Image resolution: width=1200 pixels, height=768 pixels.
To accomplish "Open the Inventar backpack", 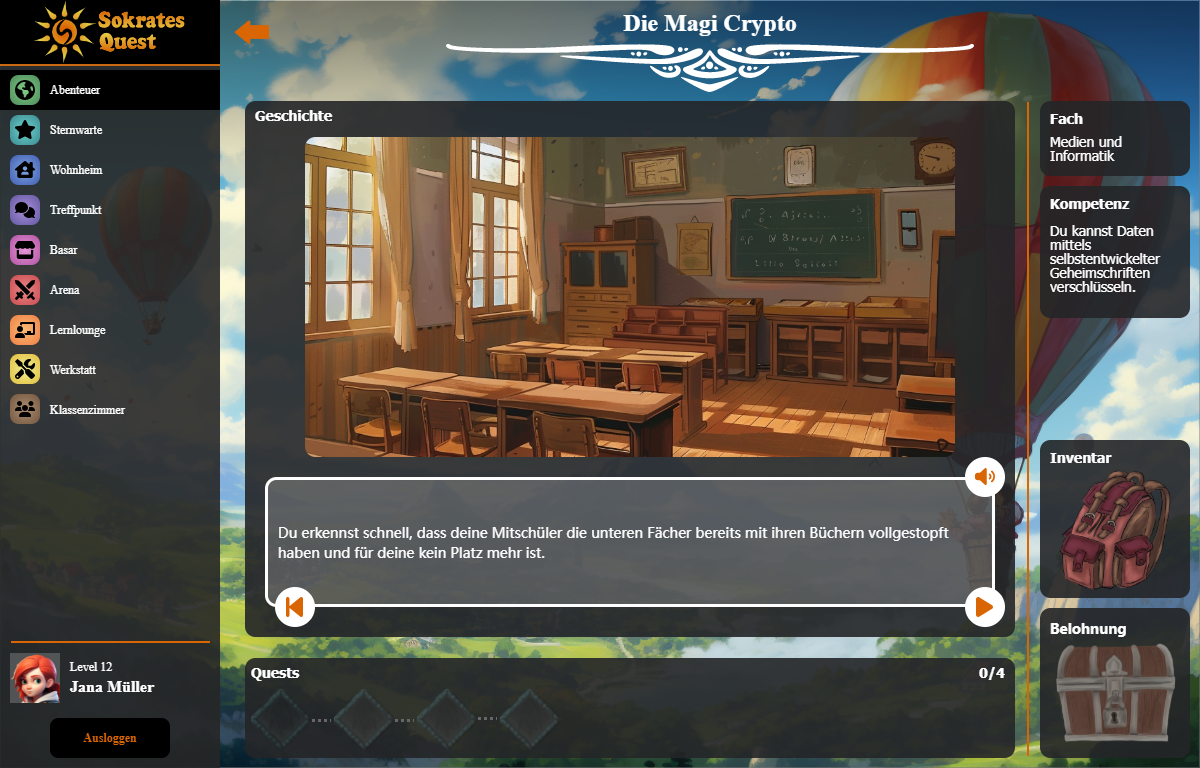I will (1114, 533).
